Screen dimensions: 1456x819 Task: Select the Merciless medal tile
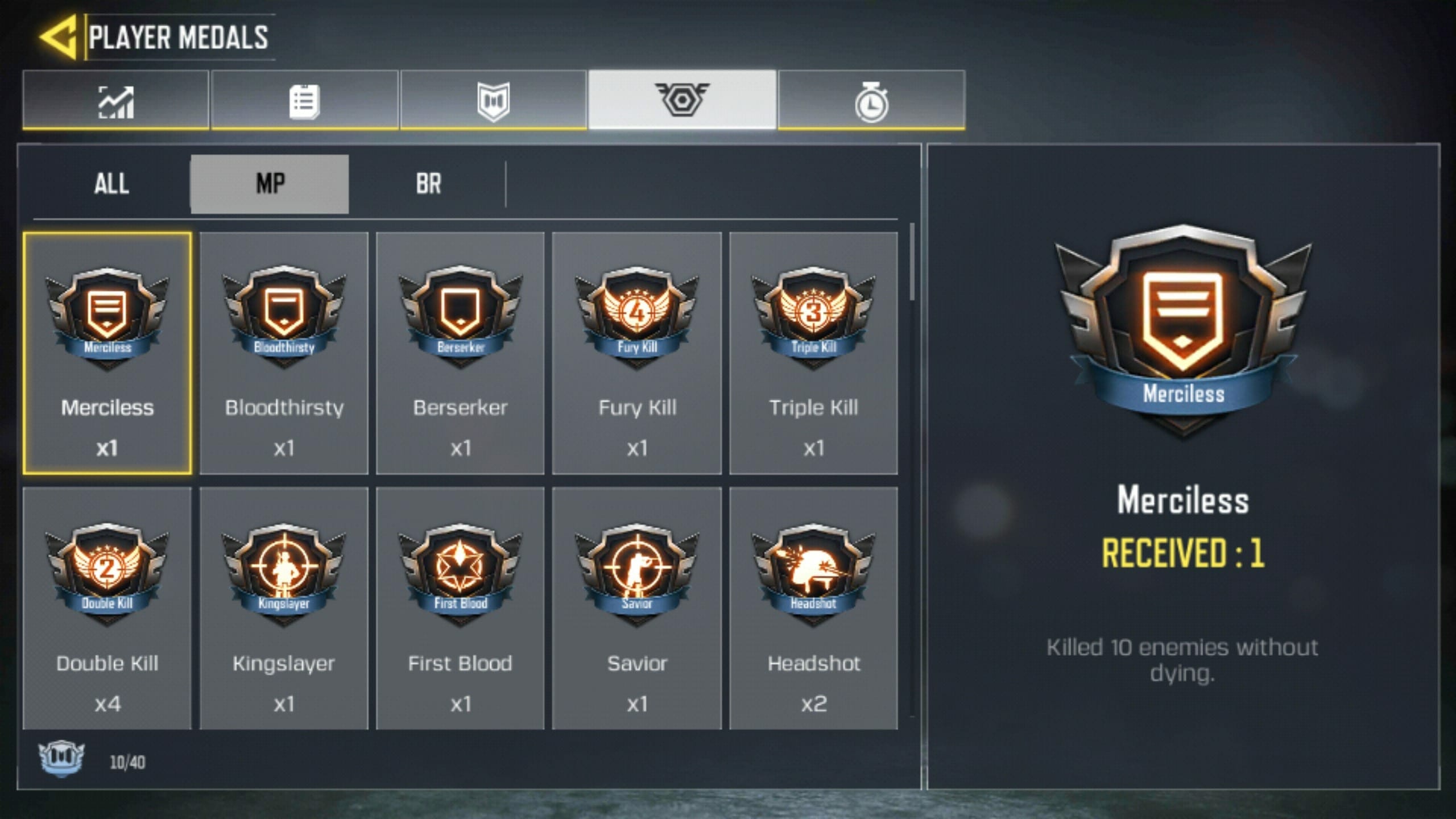tap(107, 353)
